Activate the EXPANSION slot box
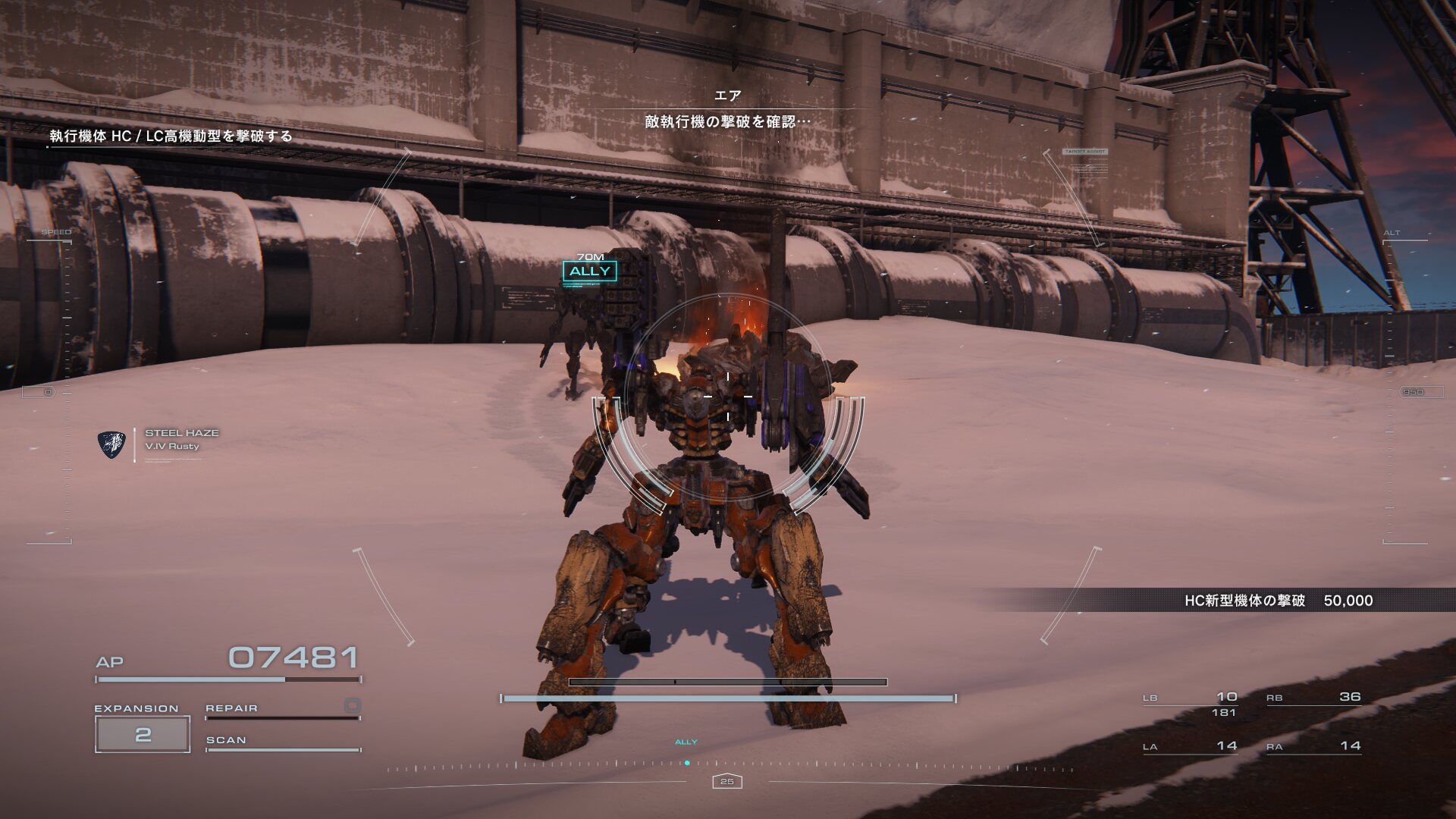 coord(143,734)
